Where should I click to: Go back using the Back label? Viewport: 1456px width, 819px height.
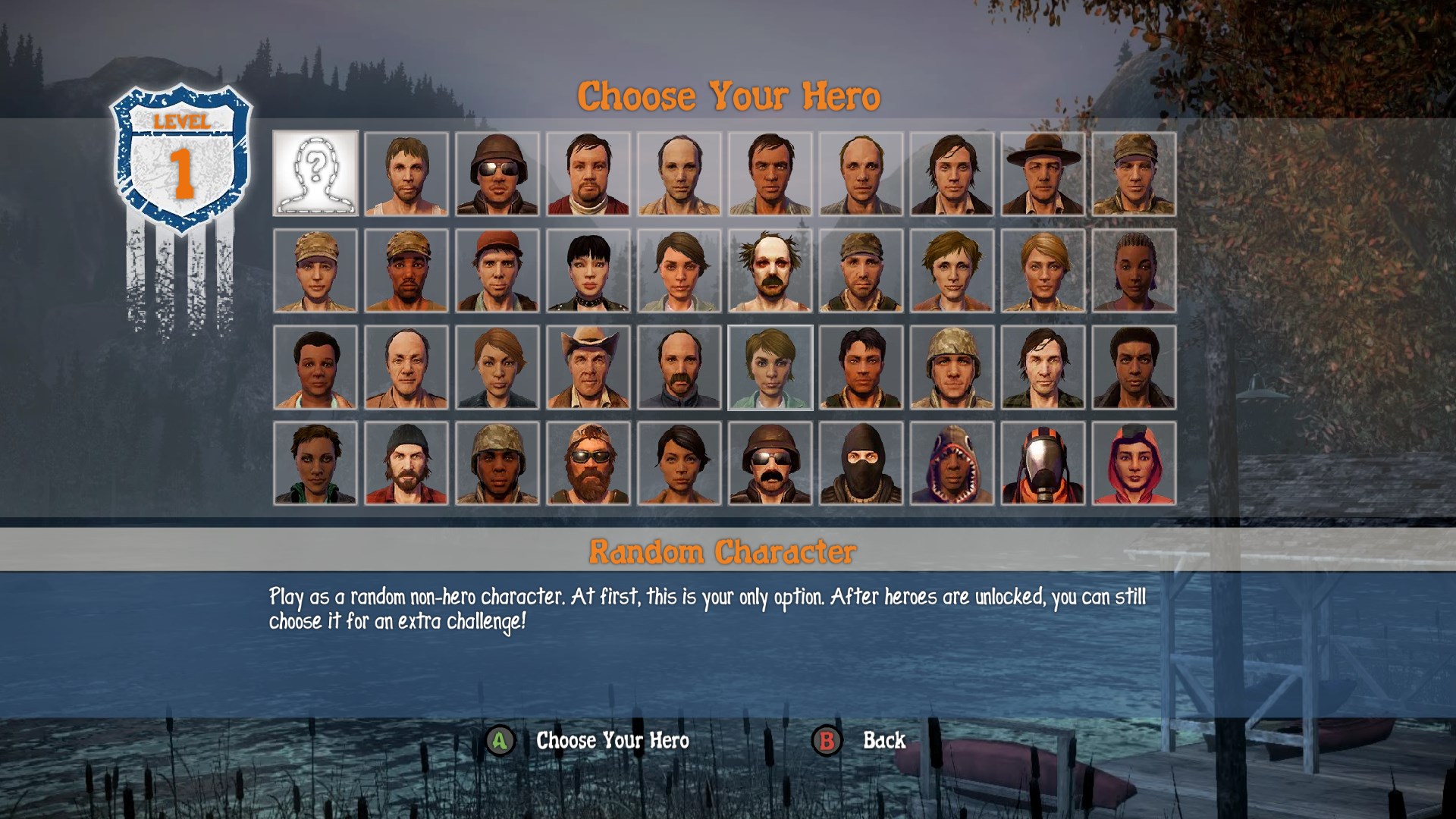(883, 740)
